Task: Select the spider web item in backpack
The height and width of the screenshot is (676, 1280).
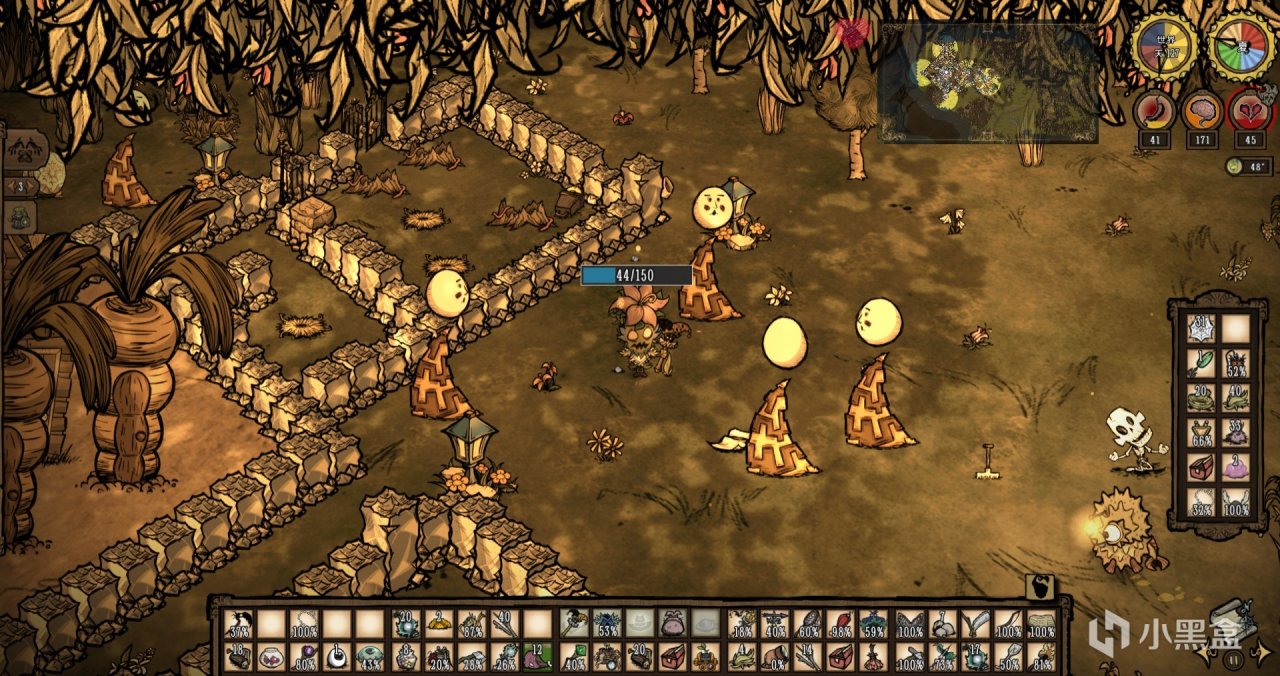Action: point(1201,329)
